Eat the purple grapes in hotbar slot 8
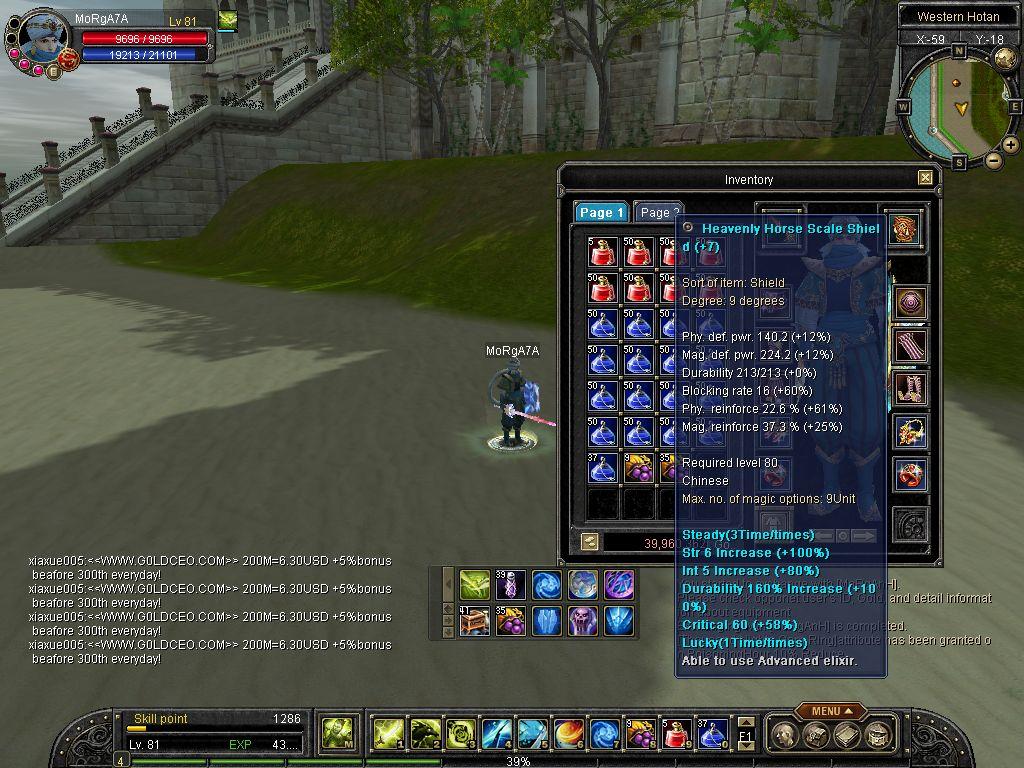This screenshot has width=1024, height=768. tap(639, 734)
